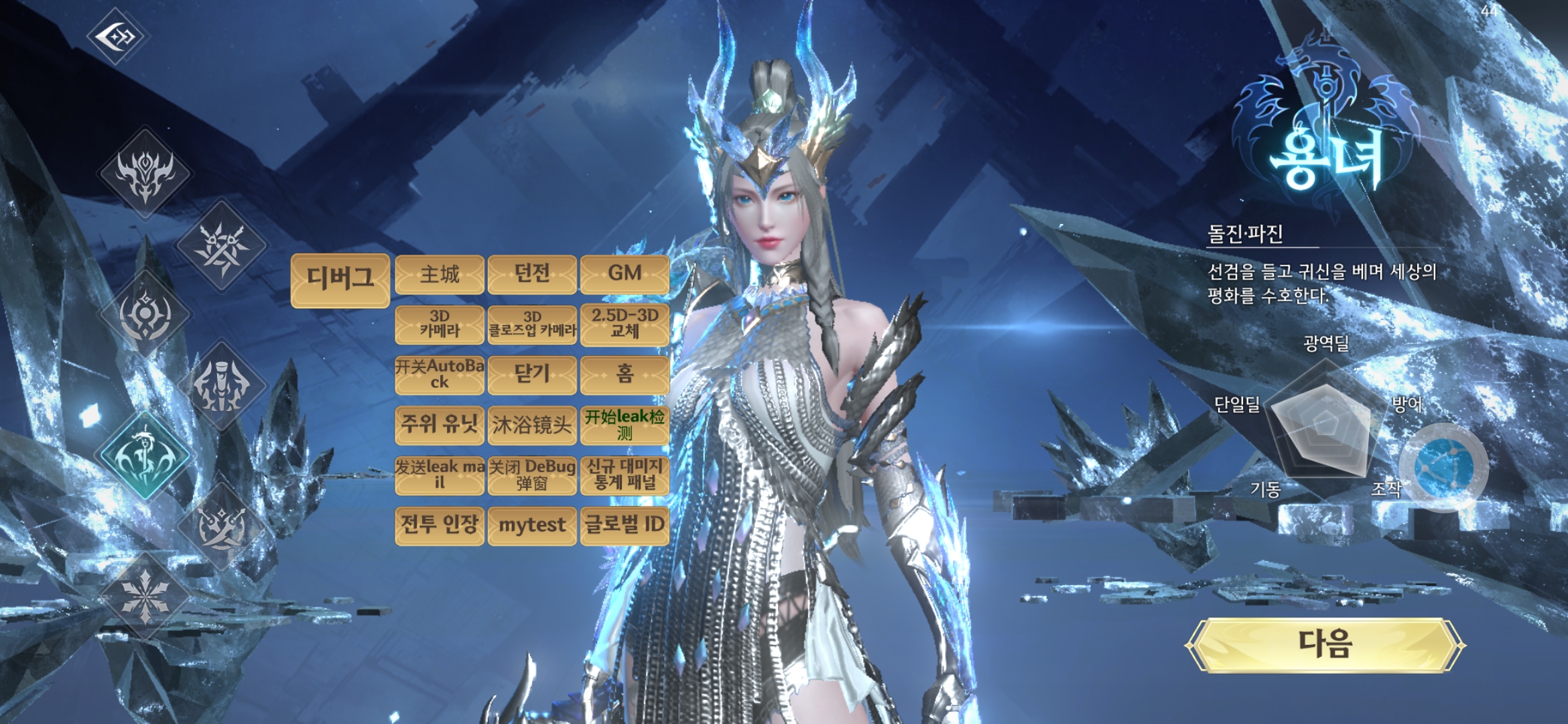Click the mytest debug button
Viewport: 1568px width, 724px height.
point(532,526)
